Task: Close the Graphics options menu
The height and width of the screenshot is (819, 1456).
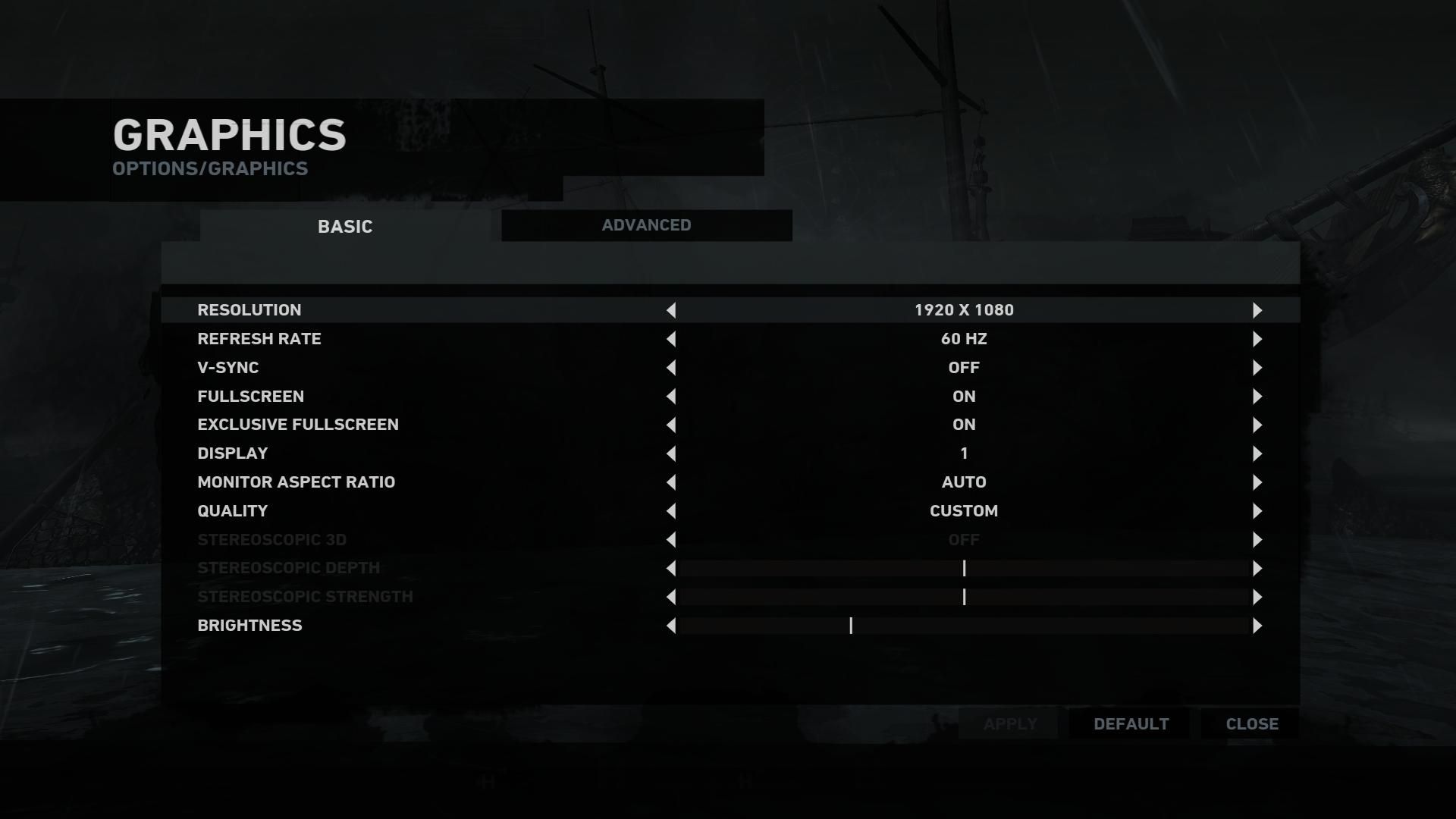Action: tap(1251, 724)
